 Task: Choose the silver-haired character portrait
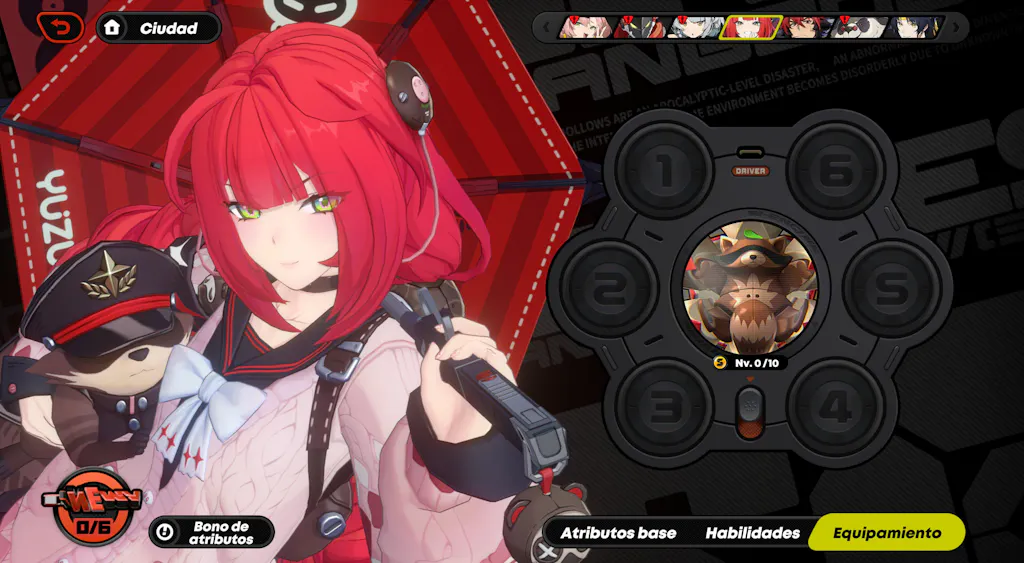pyautogui.click(x=692, y=27)
